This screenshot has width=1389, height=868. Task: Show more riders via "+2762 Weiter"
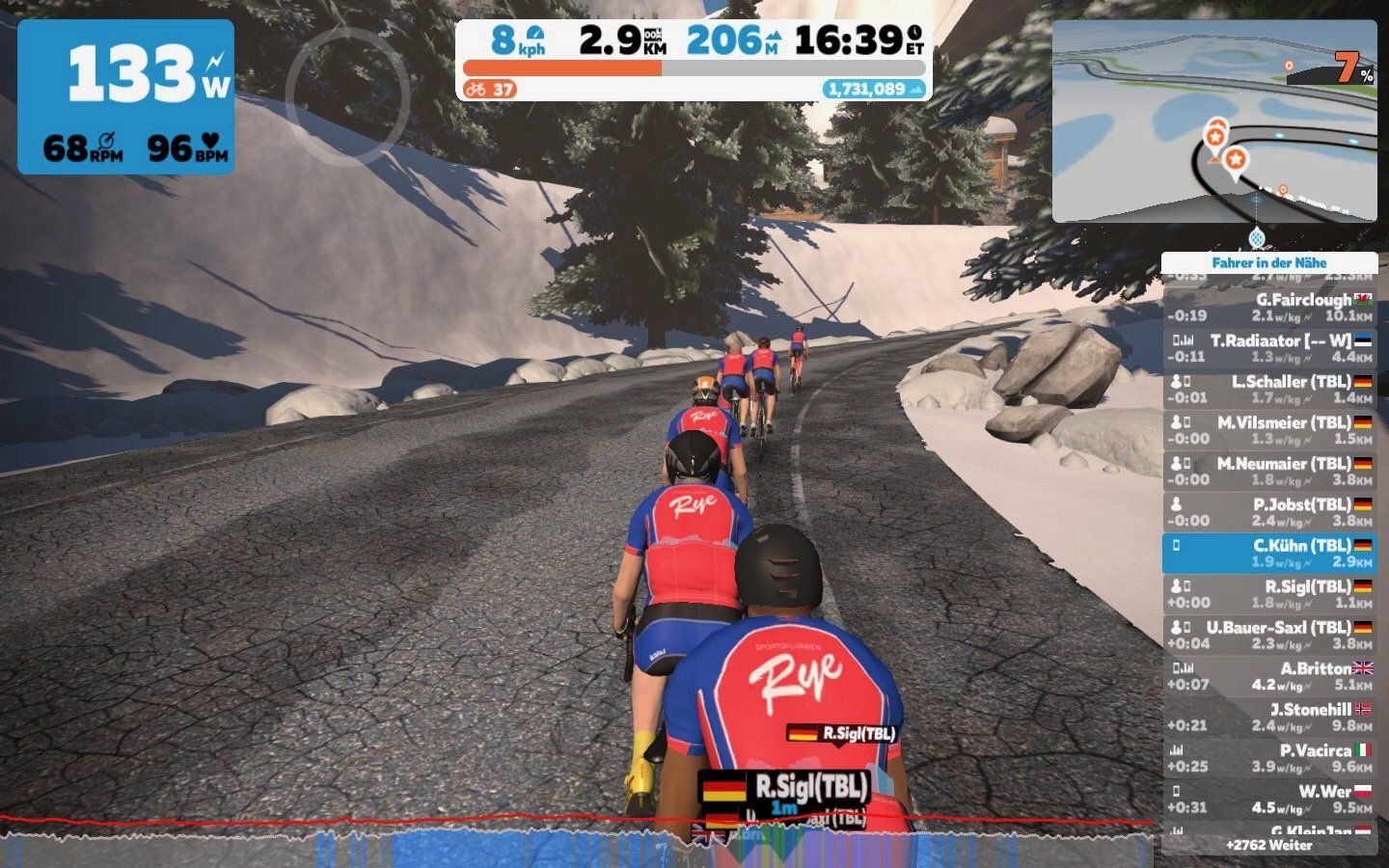(x=1268, y=845)
